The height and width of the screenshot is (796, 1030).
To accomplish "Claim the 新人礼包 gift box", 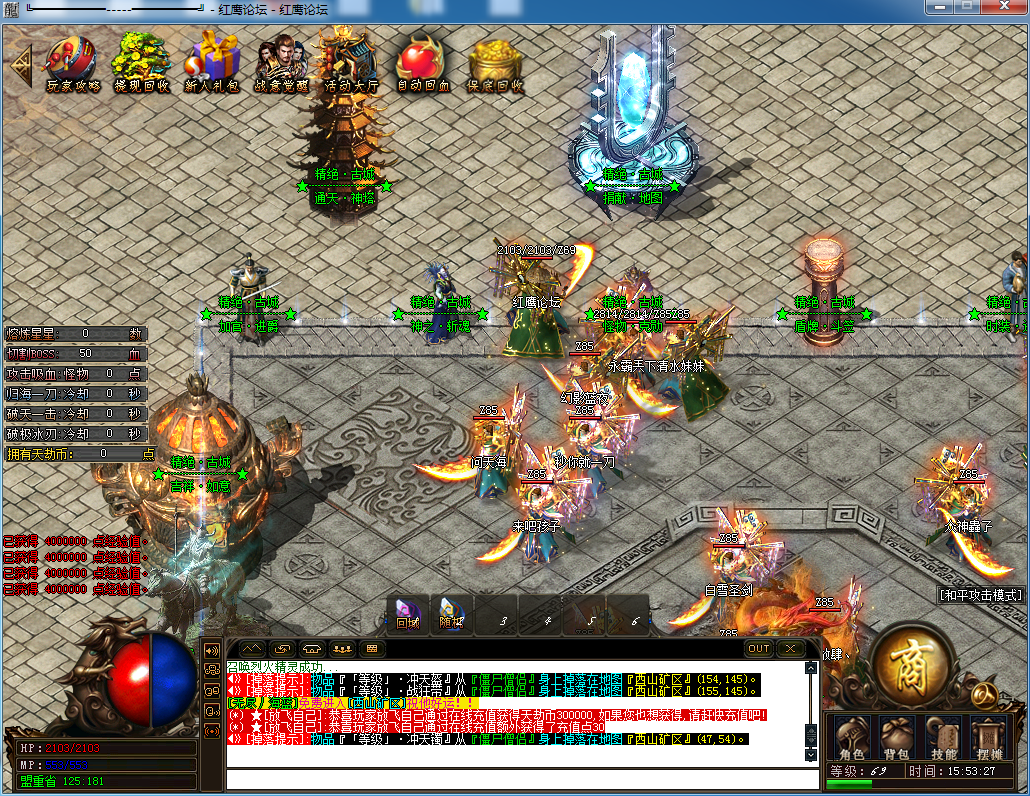I will pyautogui.click(x=212, y=61).
